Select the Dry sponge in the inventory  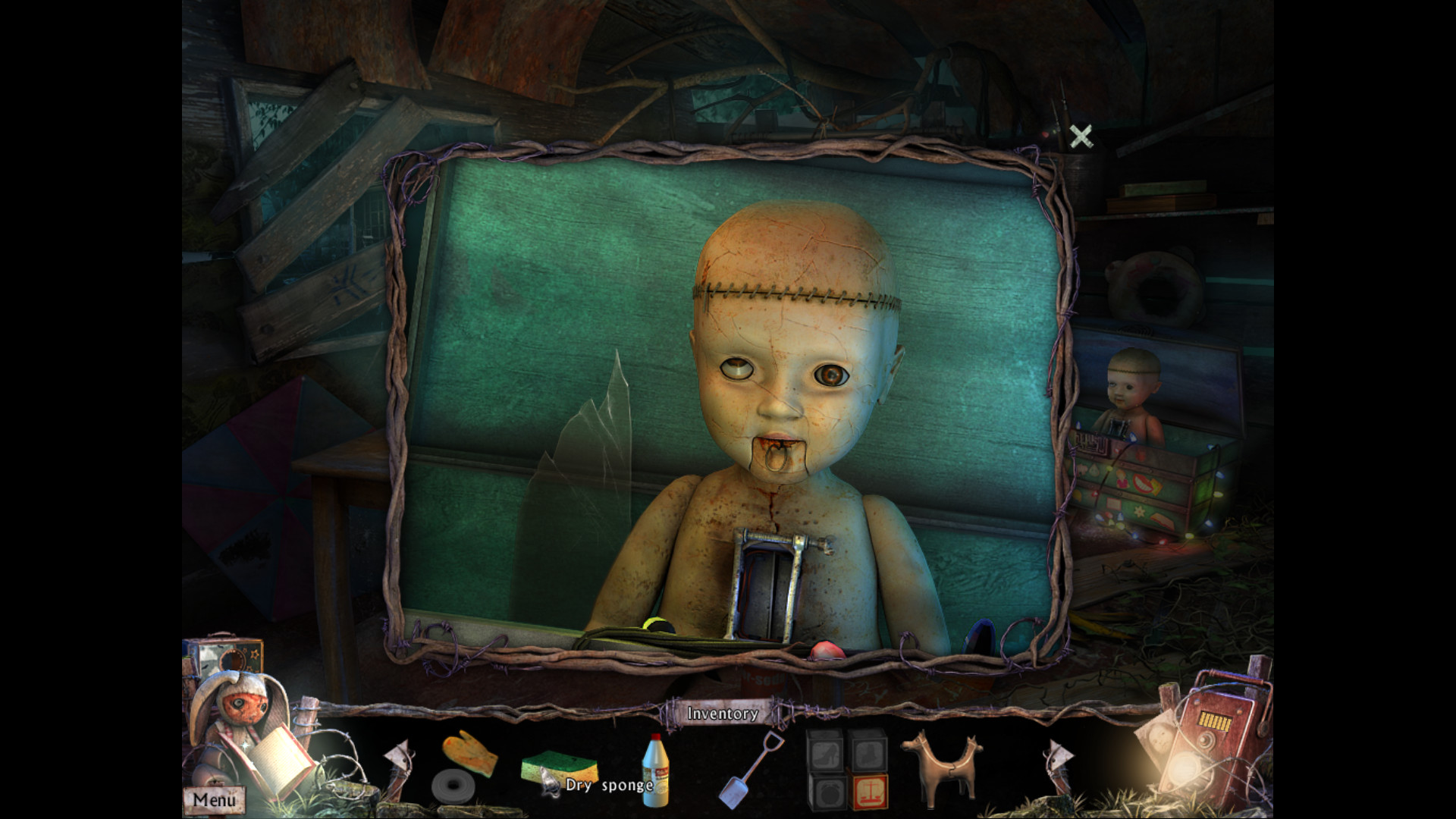tap(557, 766)
